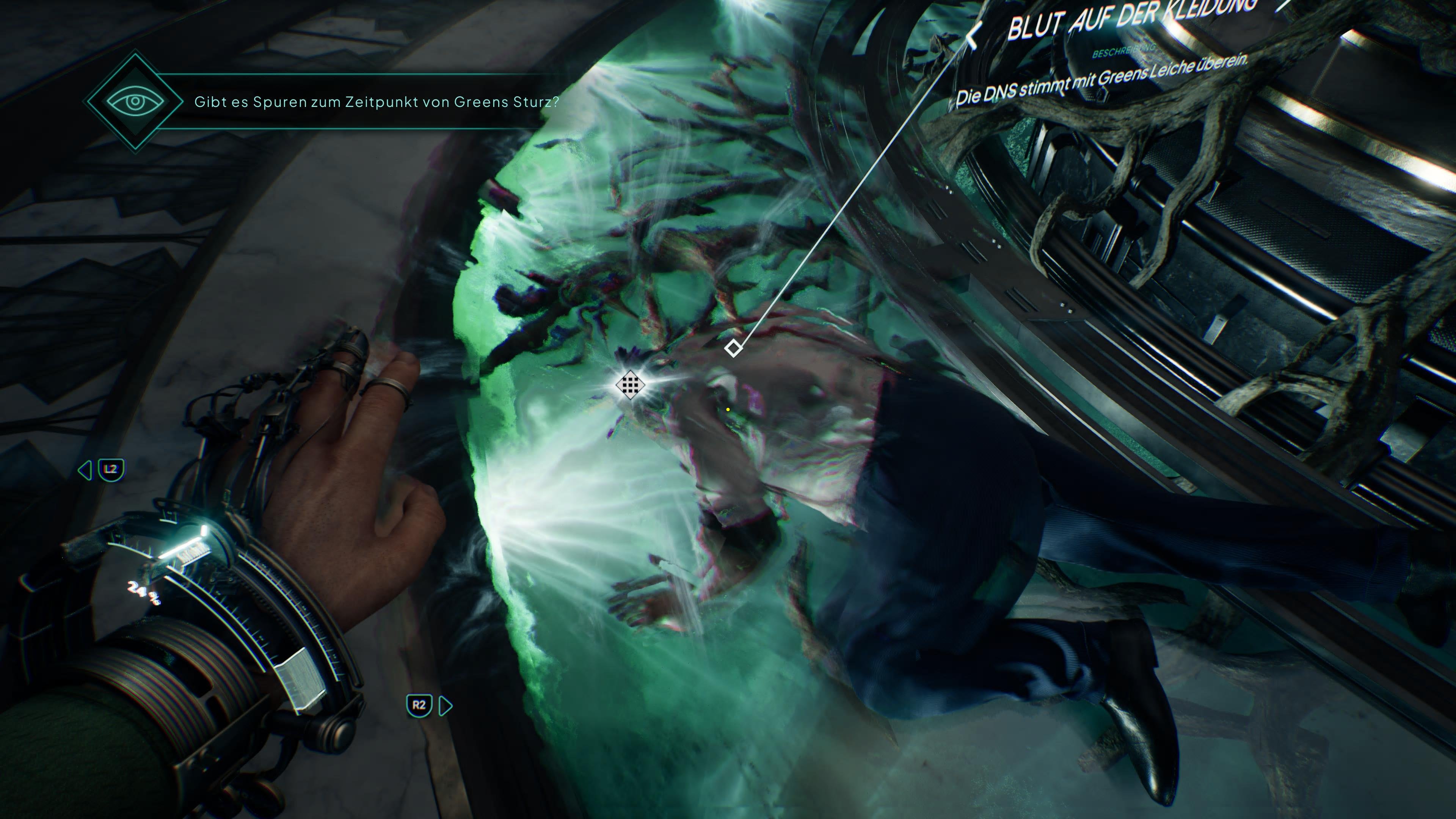The width and height of the screenshot is (1456, 819).
Task: Go to previous evidence with the left chevron
Action: [973, 37]
